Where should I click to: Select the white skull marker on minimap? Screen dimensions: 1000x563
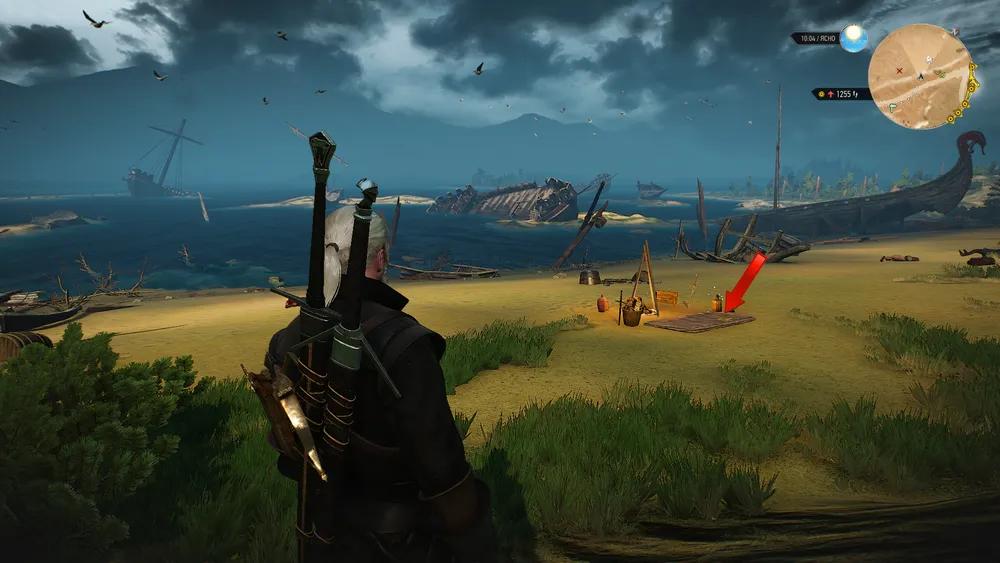[x=929, y=60]
